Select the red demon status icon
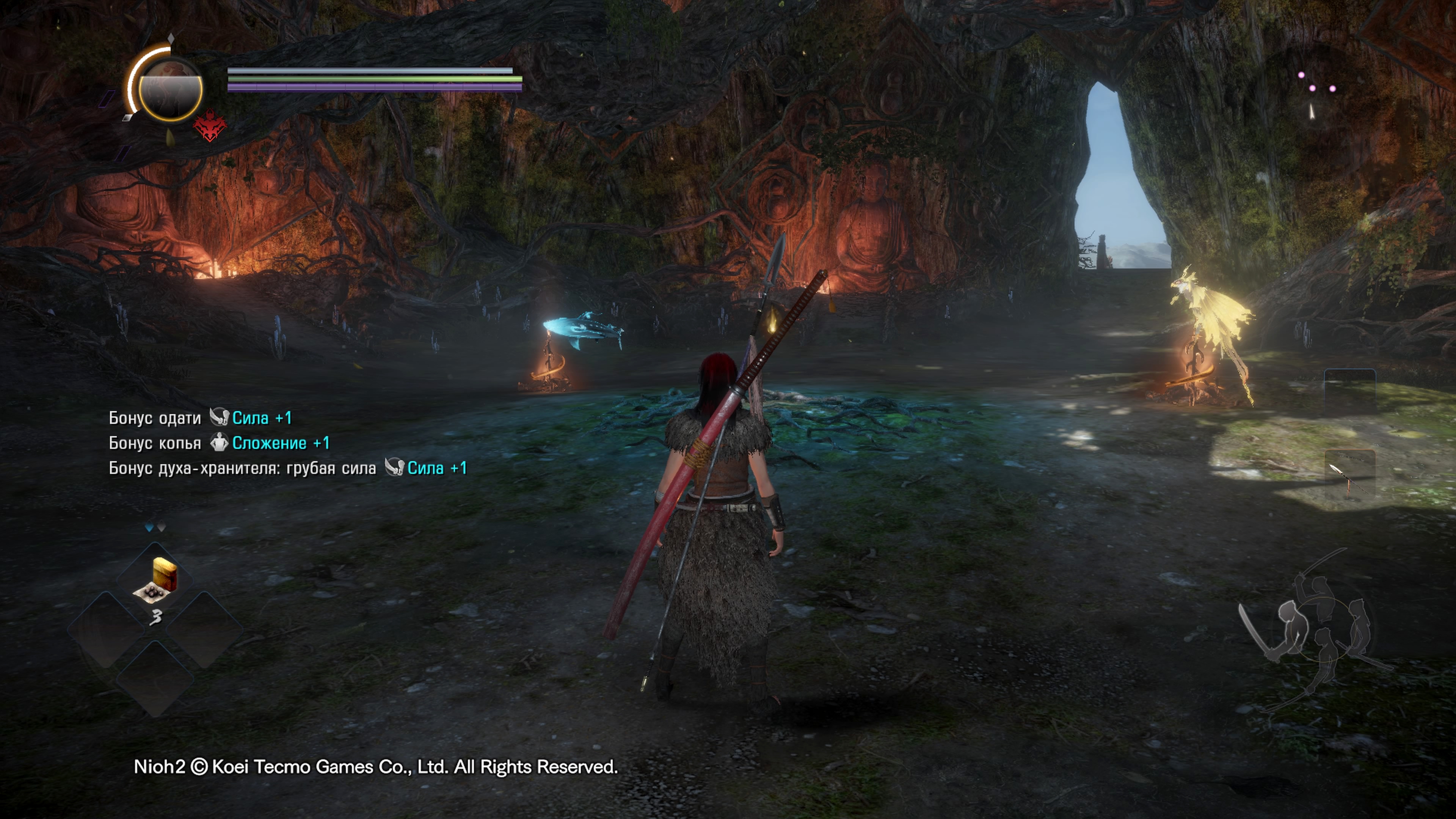The height and width of the screenshot is (819, 1456). pyautogui.click(x=210, y=126)
